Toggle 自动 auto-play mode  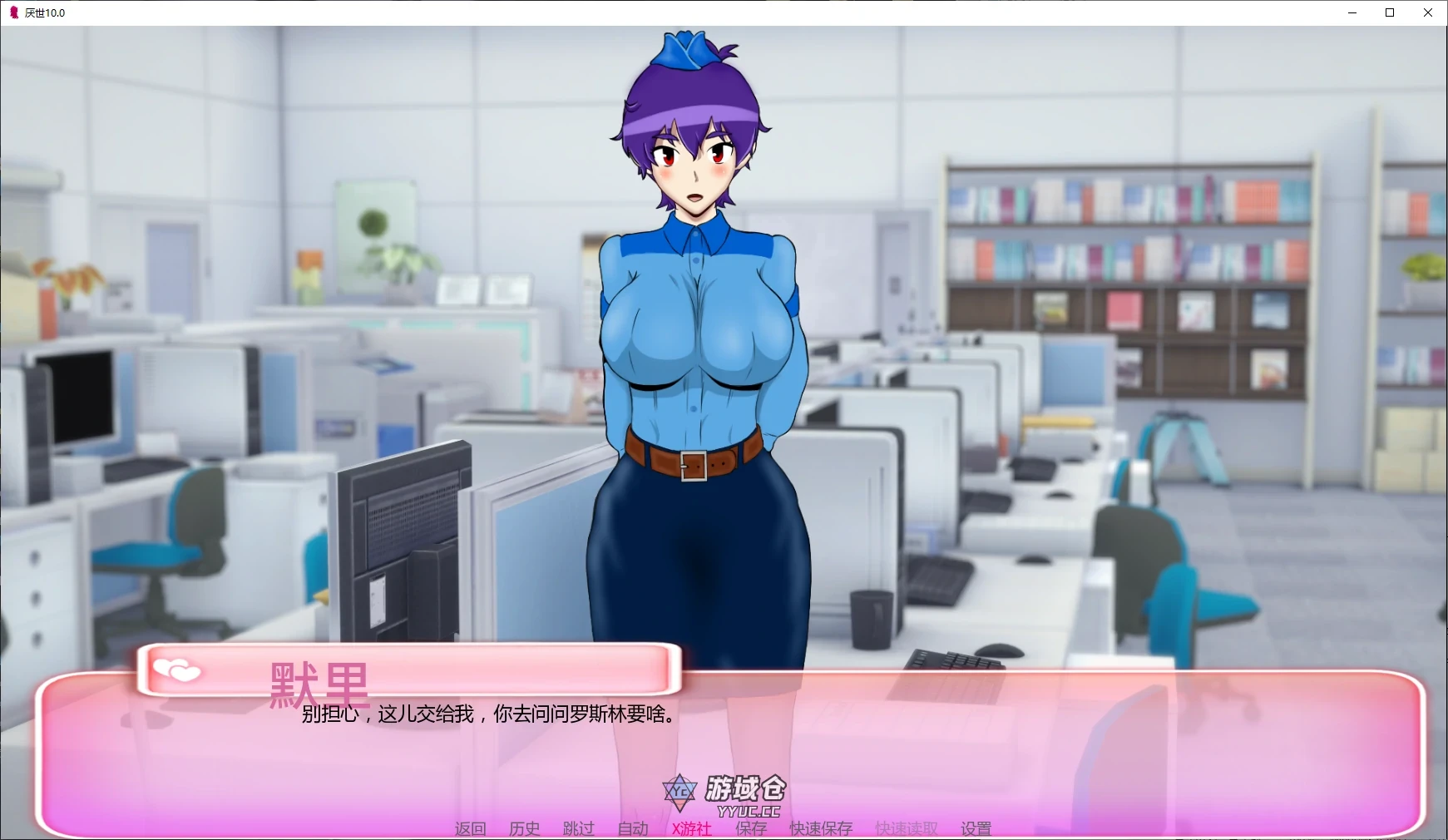tap(633, 828)
